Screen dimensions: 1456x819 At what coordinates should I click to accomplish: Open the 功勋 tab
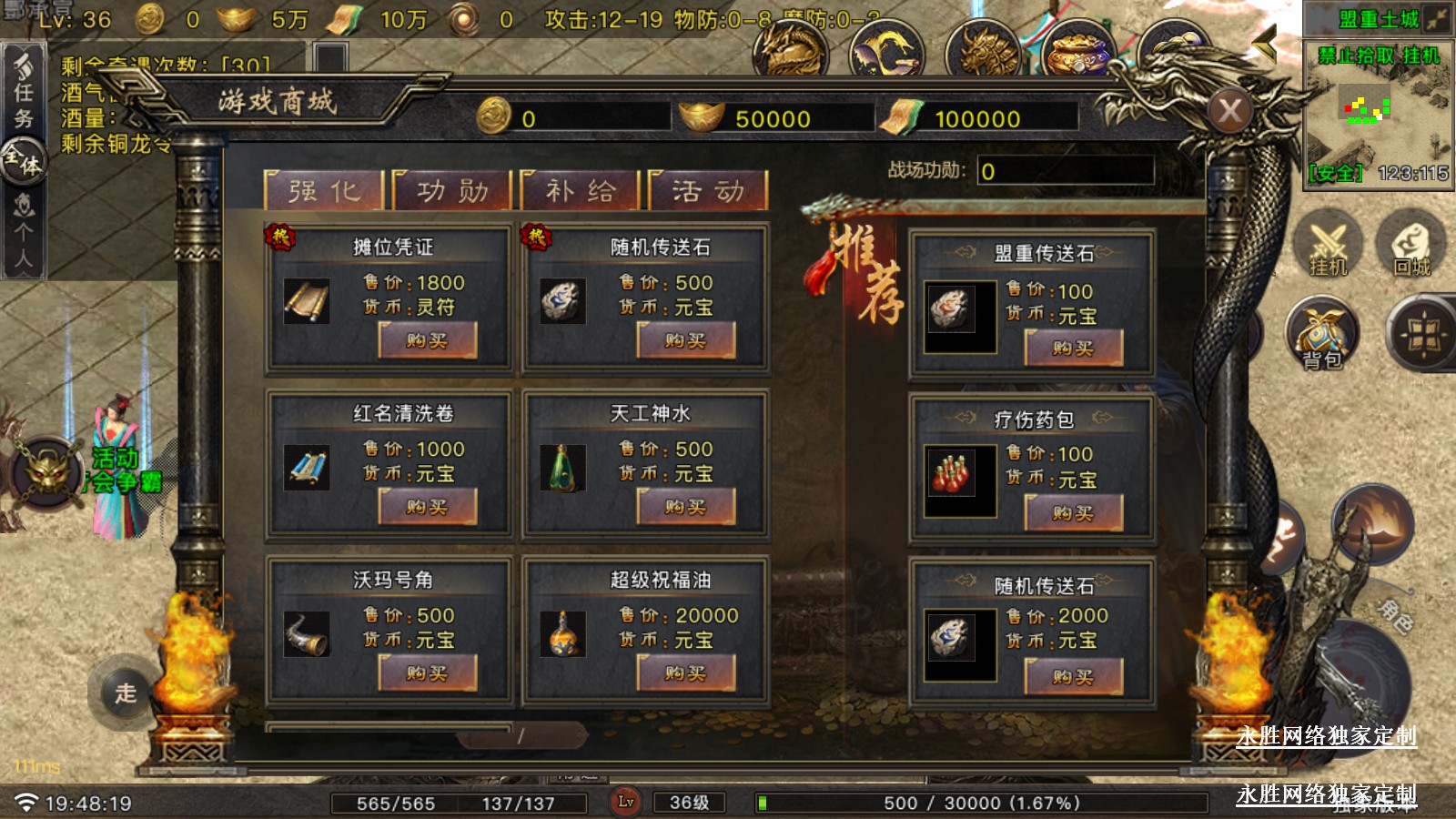coord(452,191)
